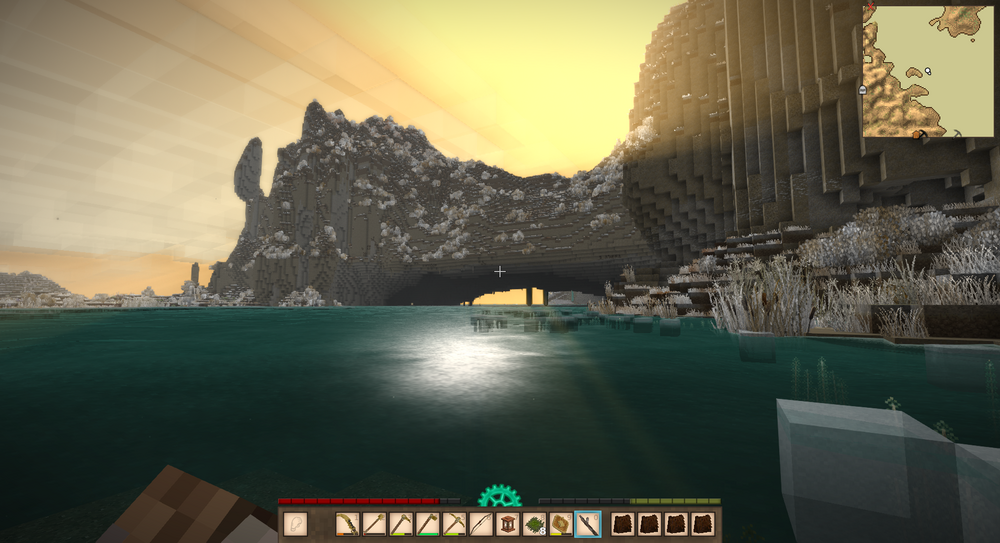Pick the curved tool in hotbar slot 1
Viewport: 1000px width, 543px height.
point(348,524)
